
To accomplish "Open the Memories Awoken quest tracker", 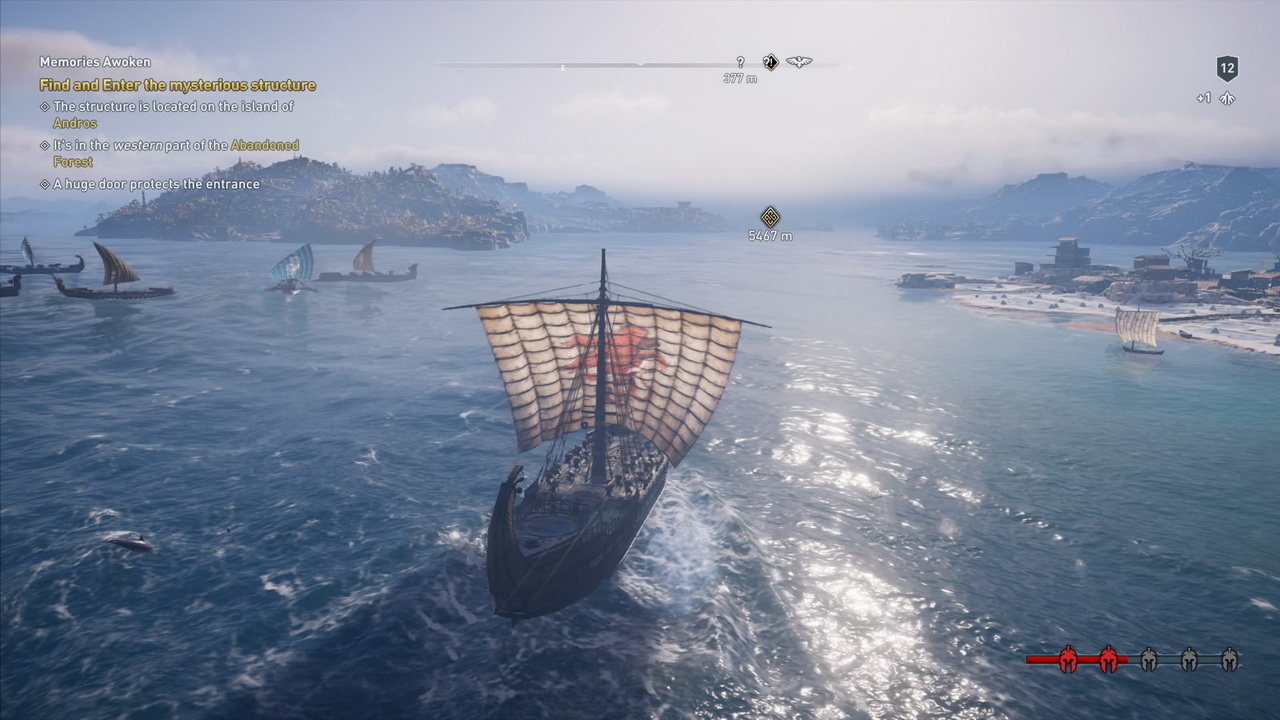I will click(95, 62).
